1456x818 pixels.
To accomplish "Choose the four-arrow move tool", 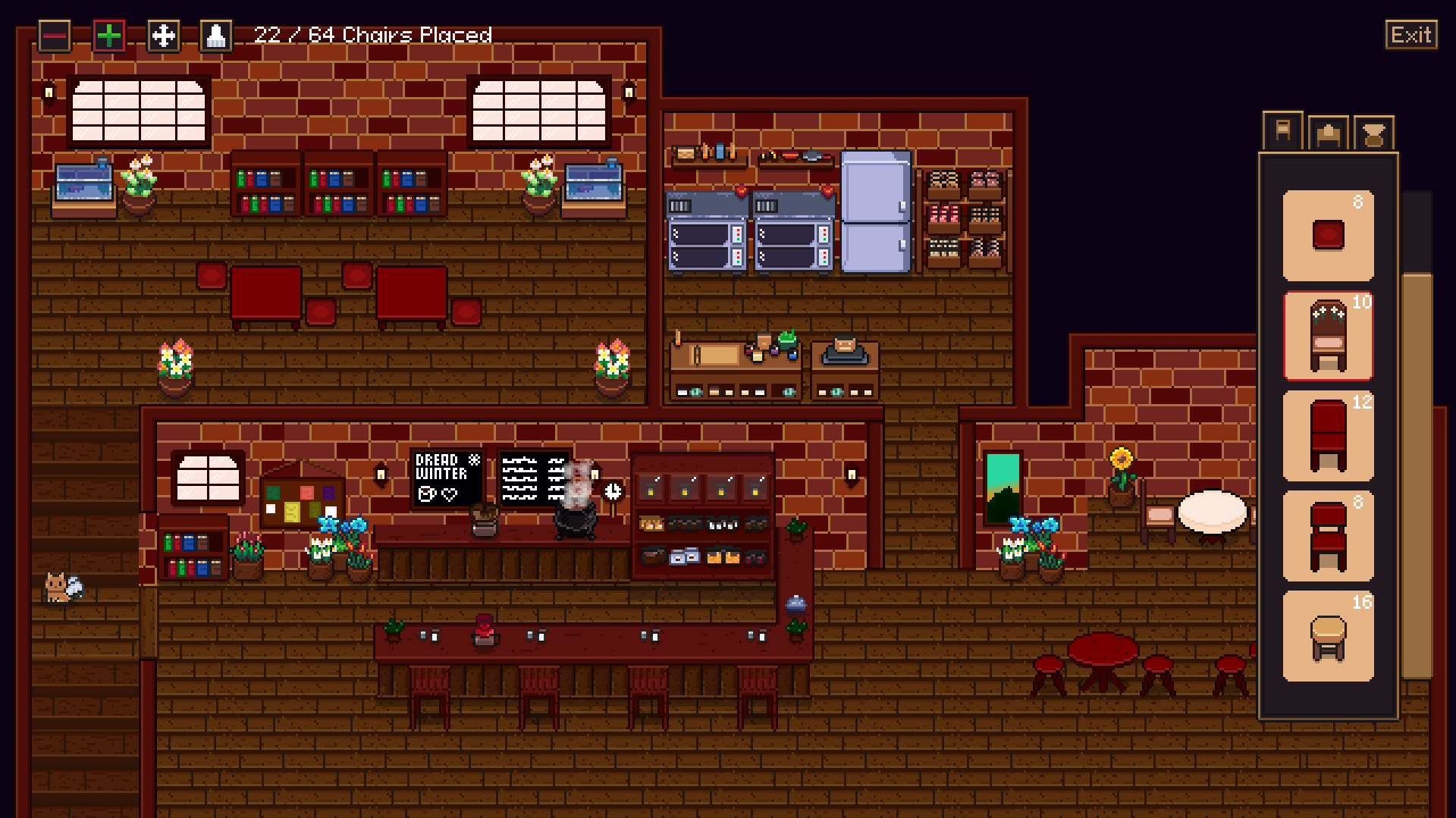I will (164, 36).
